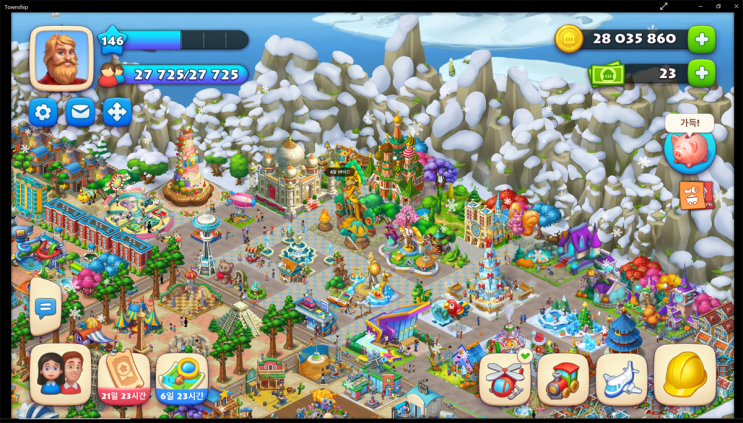Activate the blue move arrows edit mode
The image size is (743, 423).
[117, 112]
